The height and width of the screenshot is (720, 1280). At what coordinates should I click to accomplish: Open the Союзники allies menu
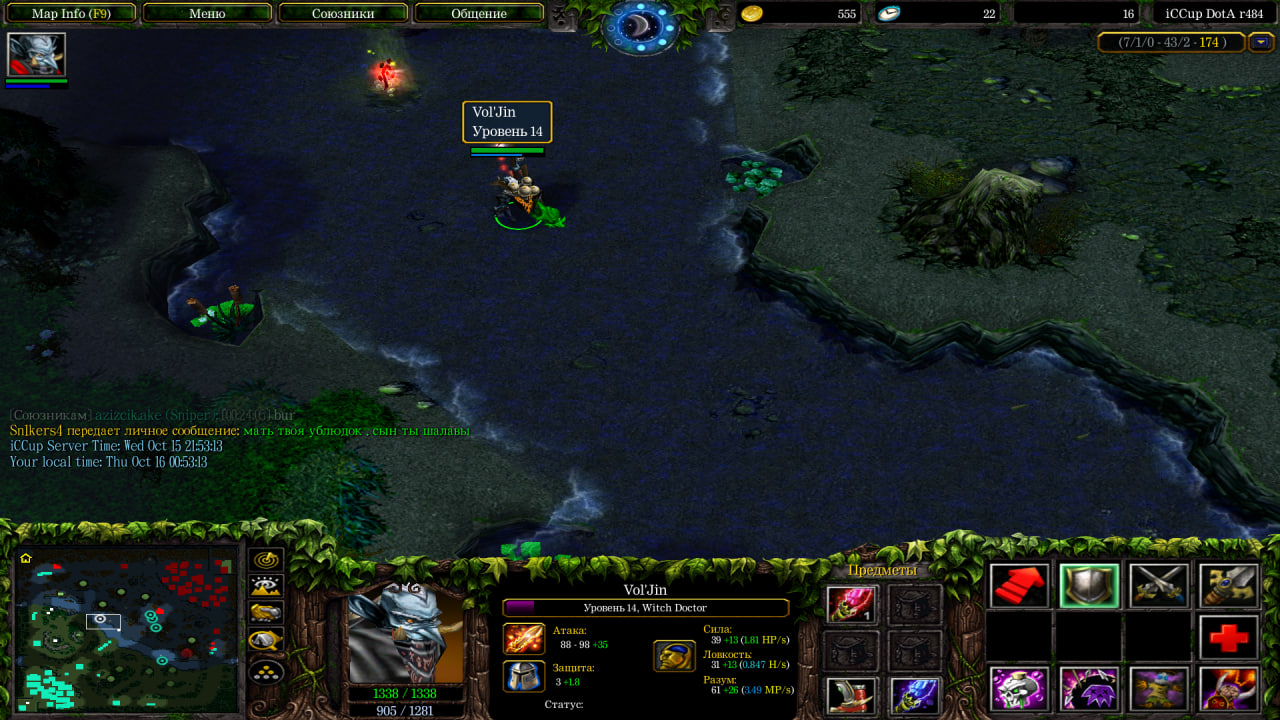pyautogui.click(x=343, y=14)
